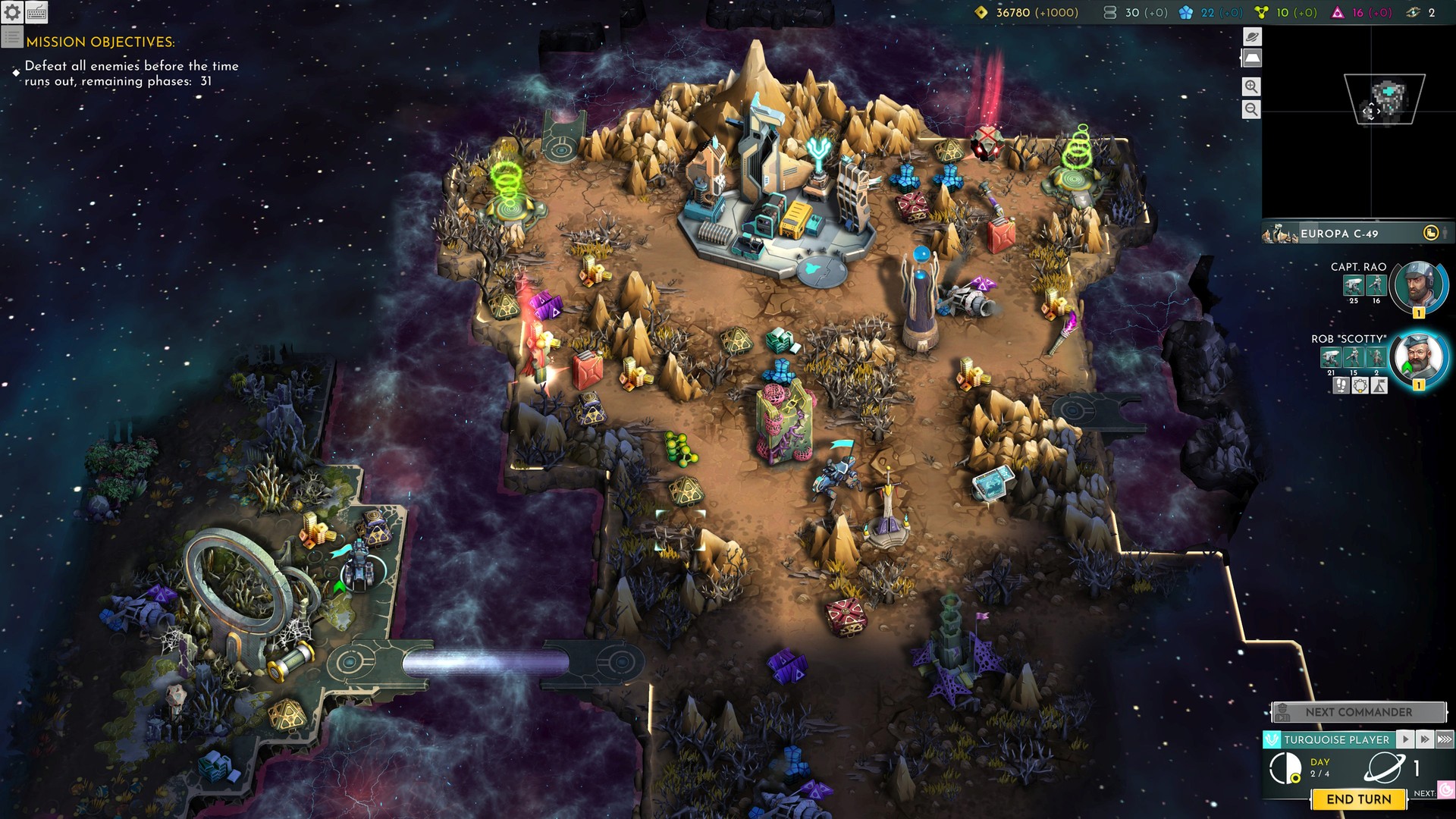Zoom in the minimap with magnifier plus

(1251, 86)
